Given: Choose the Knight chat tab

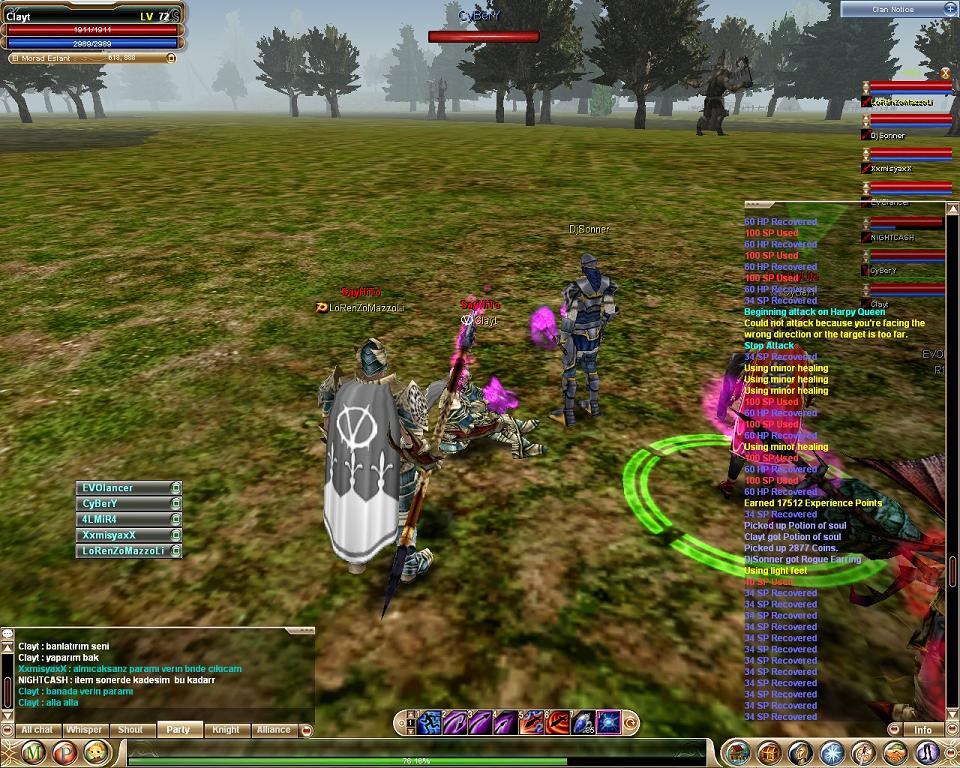Looking at the screenshot, I should pyautogui.click(x=225, y=730).
